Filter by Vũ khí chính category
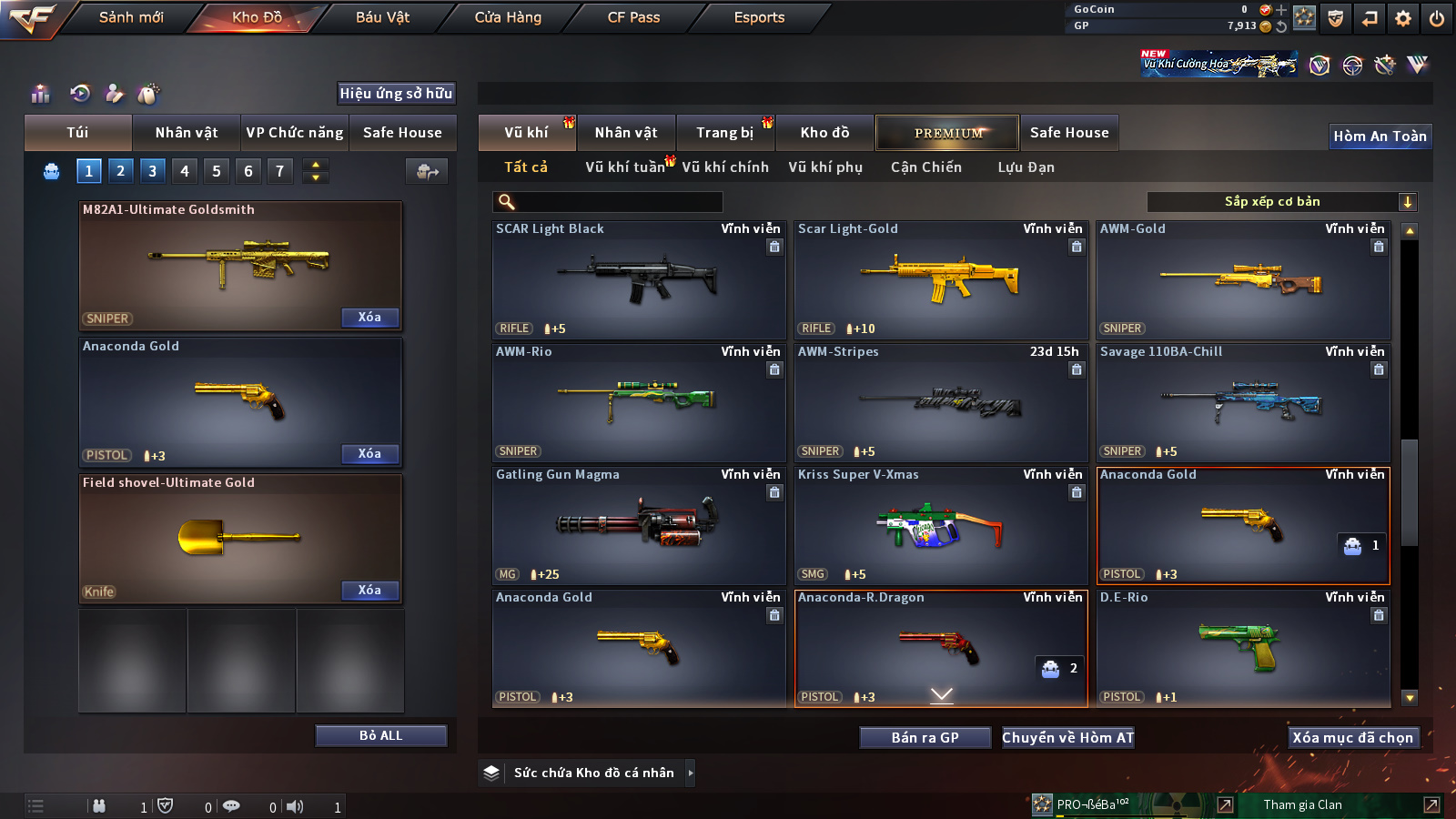1456x819 pixels. coord(725,167)
